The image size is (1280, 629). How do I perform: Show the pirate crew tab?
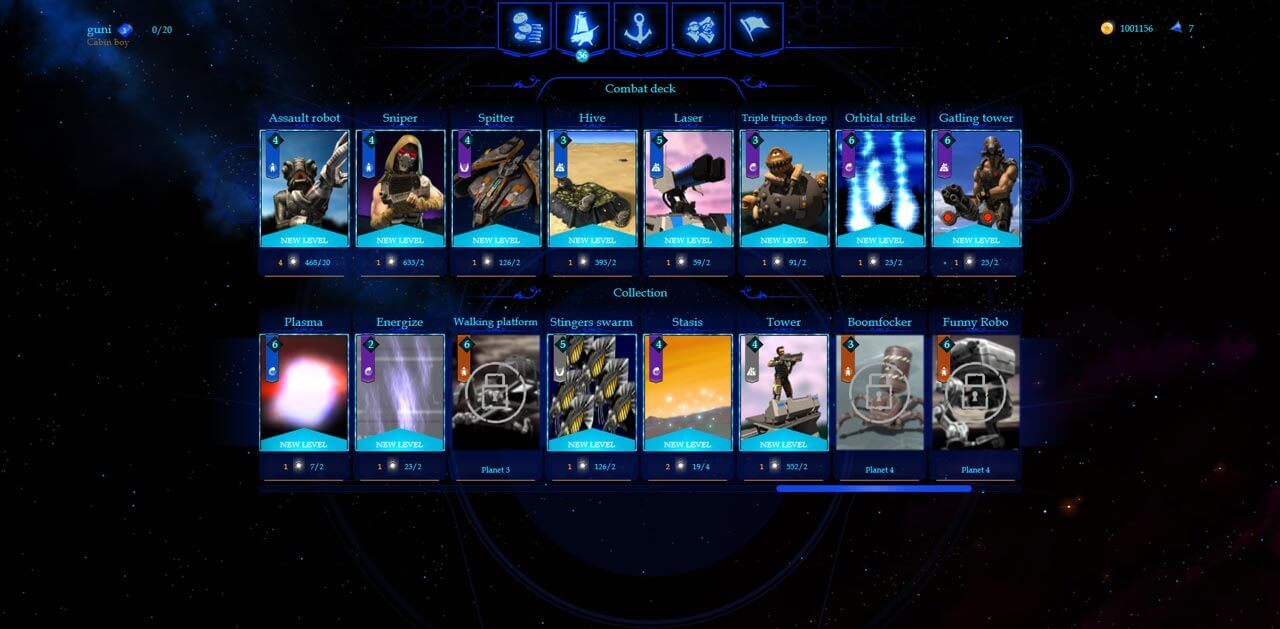click(698, 27)
